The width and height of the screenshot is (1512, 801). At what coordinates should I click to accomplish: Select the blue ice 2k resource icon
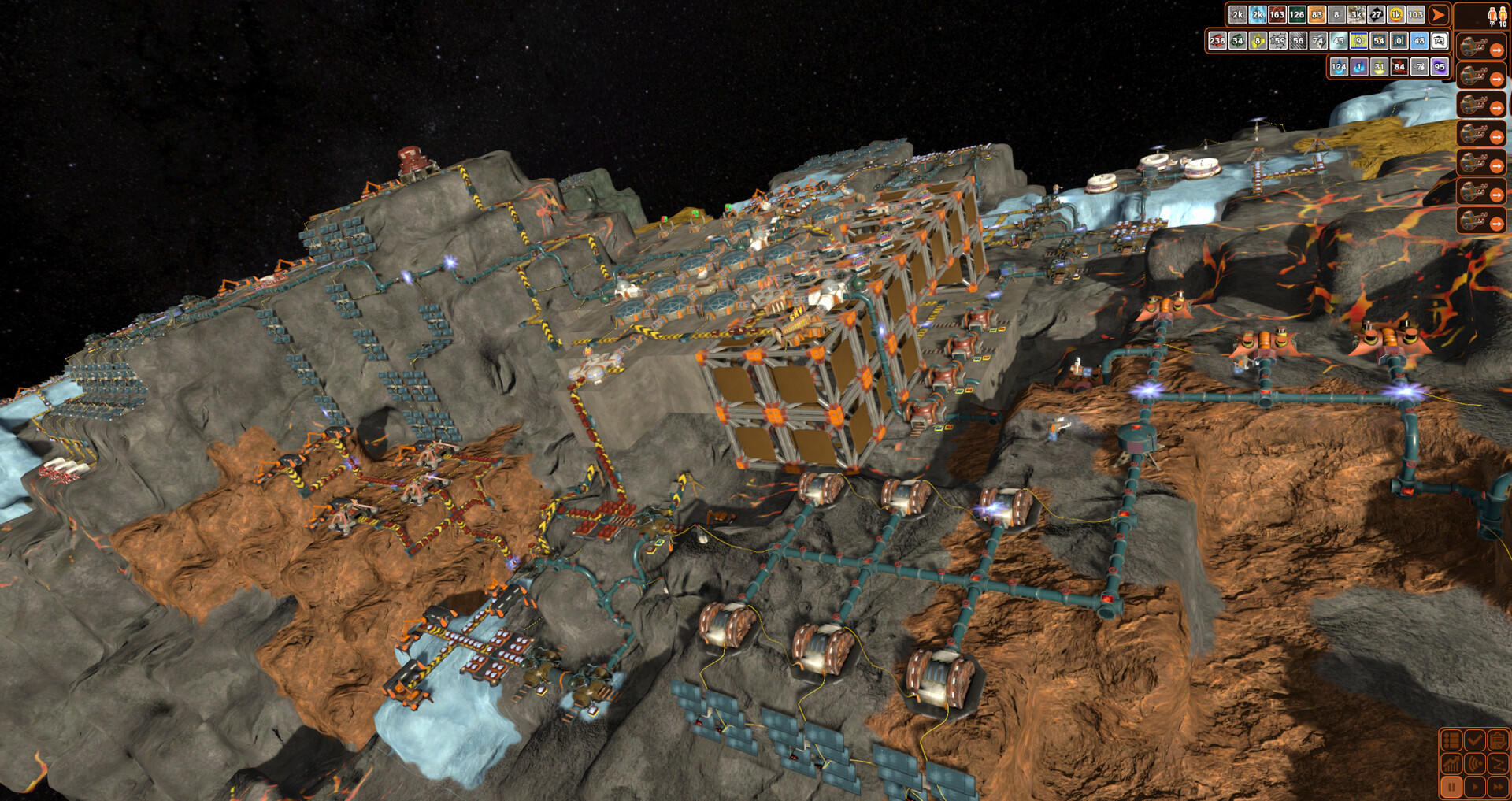(1258, 14)
